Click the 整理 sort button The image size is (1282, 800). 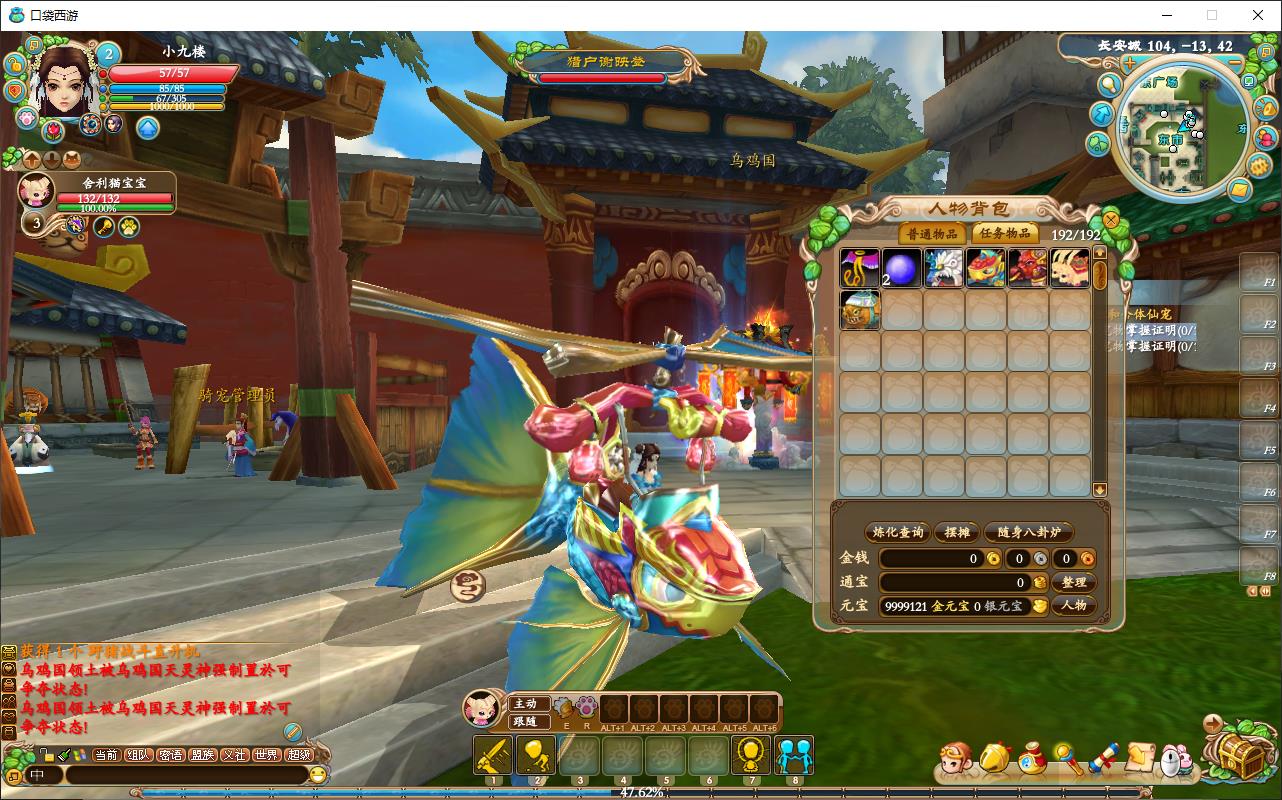click(1074, 582)
